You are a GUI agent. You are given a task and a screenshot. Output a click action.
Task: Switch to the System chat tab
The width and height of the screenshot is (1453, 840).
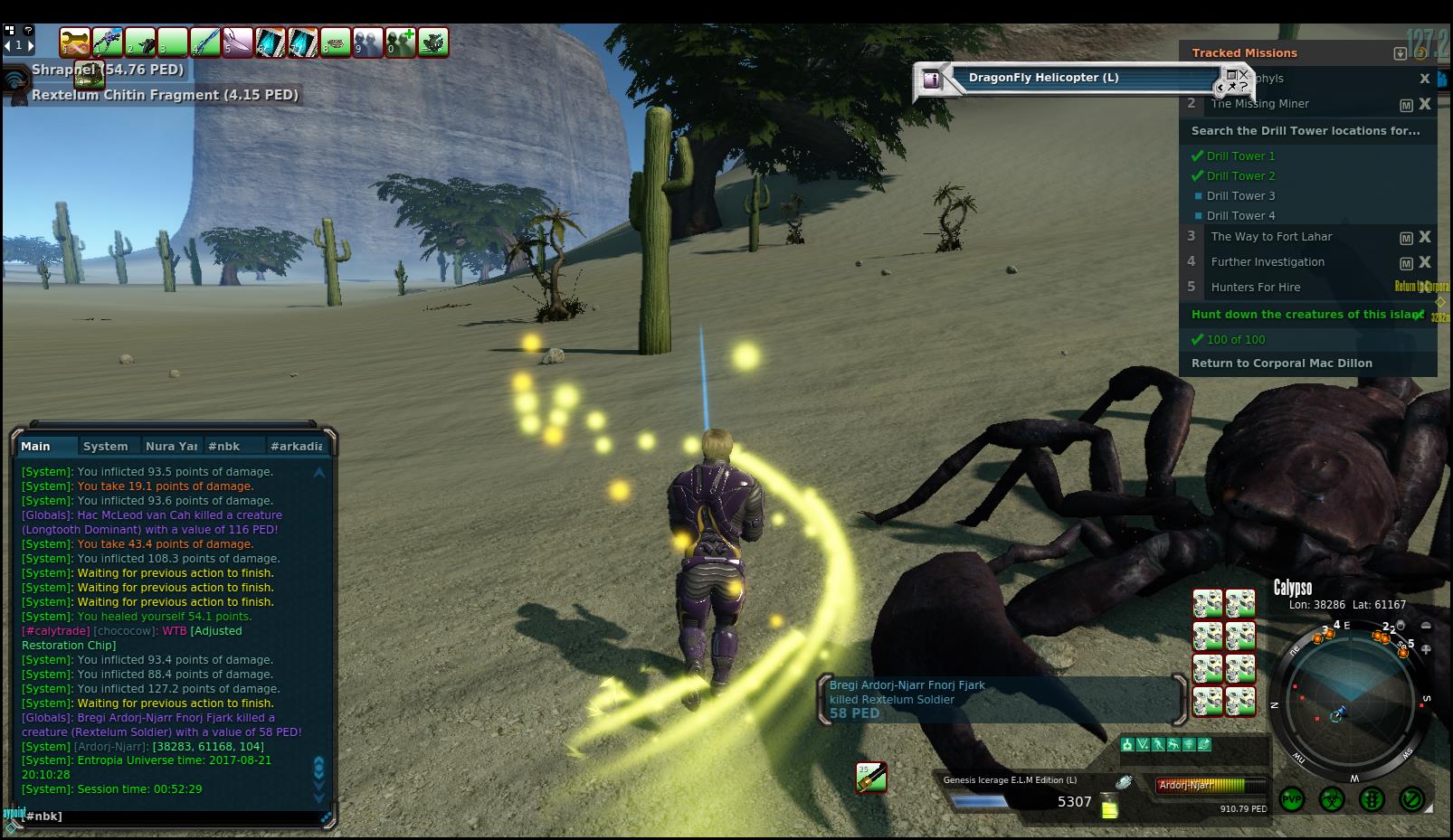click(105, 446)
